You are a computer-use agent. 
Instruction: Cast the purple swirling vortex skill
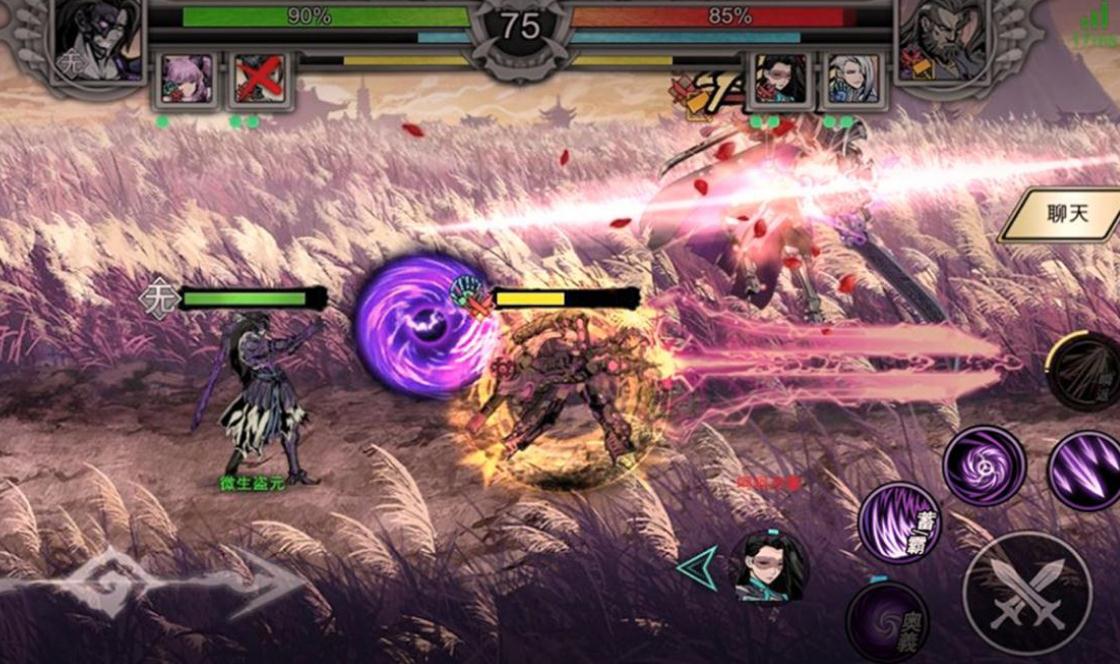984,465
